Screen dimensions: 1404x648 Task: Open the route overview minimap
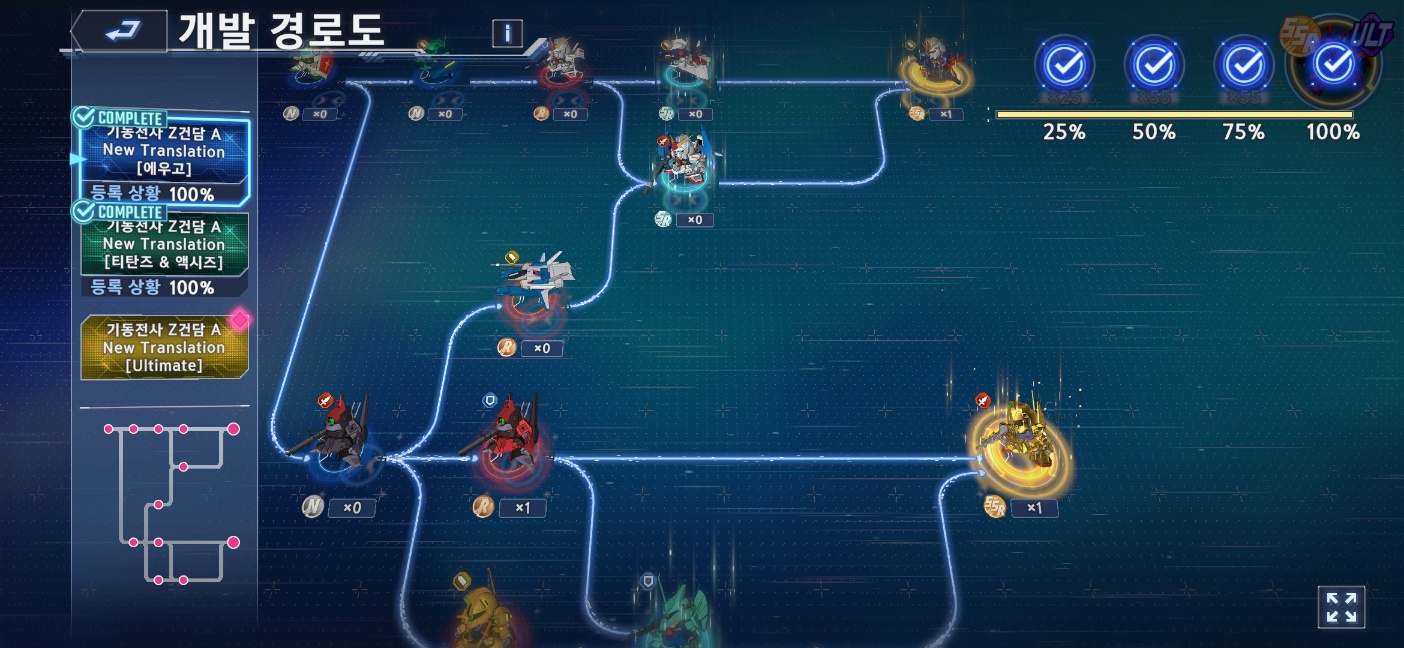coord(165,503)
